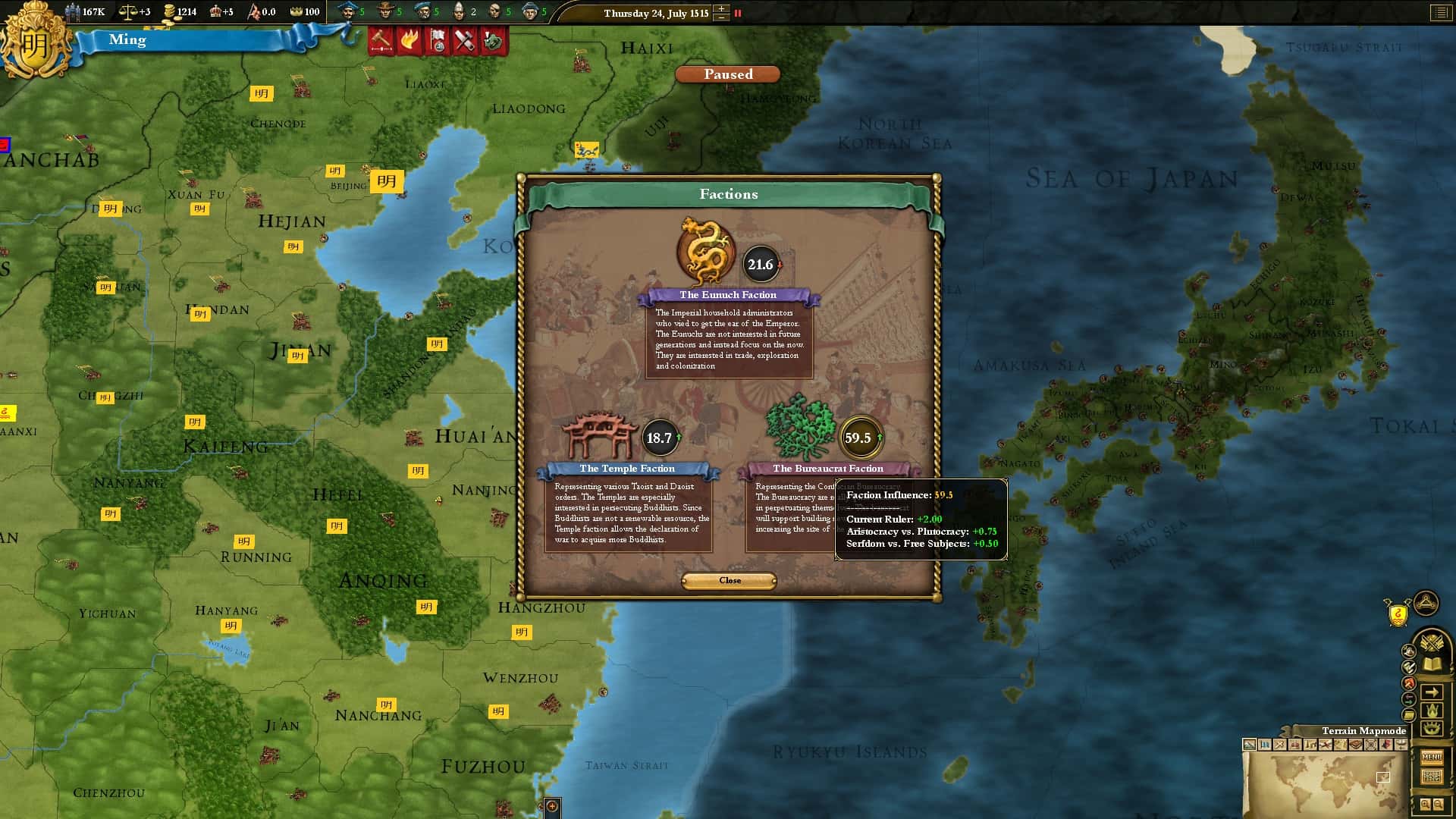Close the Factions window
The image size is (1456, 819).
729,580
